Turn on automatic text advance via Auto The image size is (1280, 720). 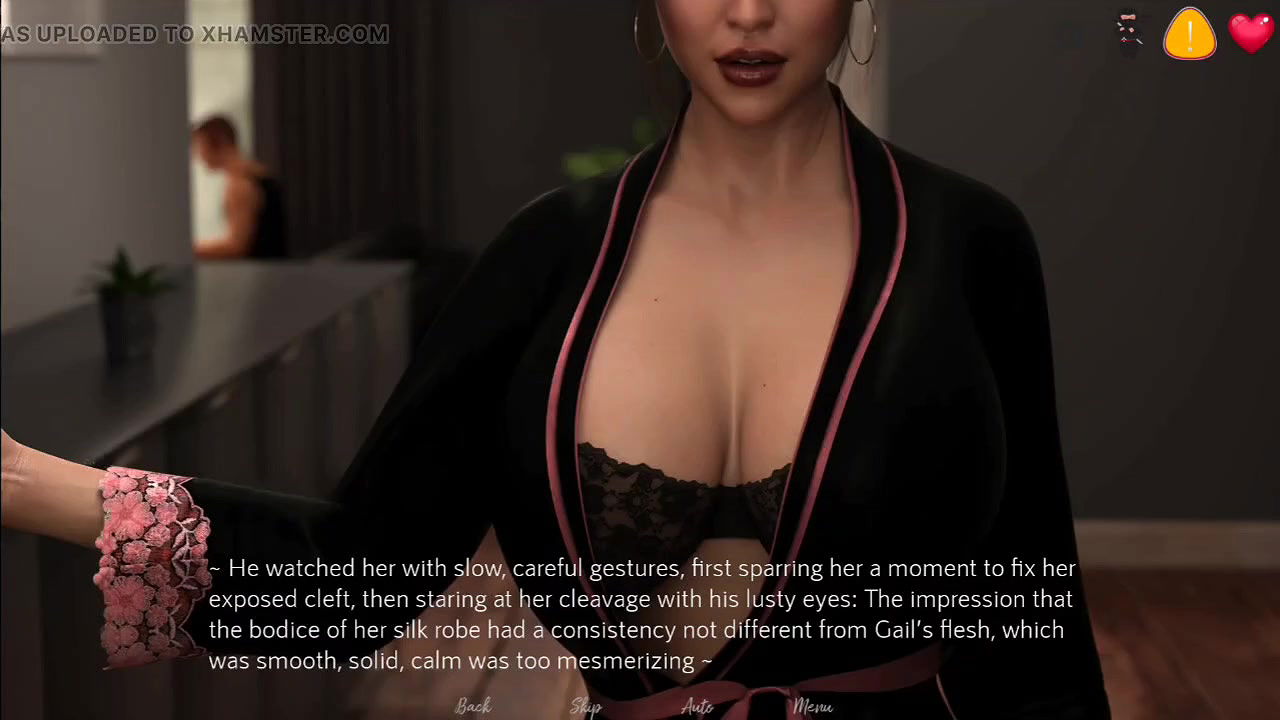(x=697, y=706)
